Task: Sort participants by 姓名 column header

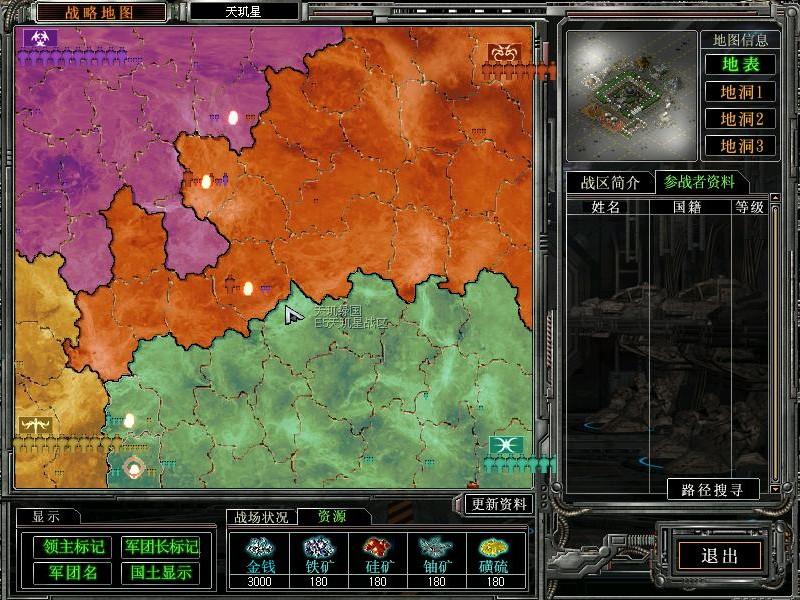Action: point(606,207)
